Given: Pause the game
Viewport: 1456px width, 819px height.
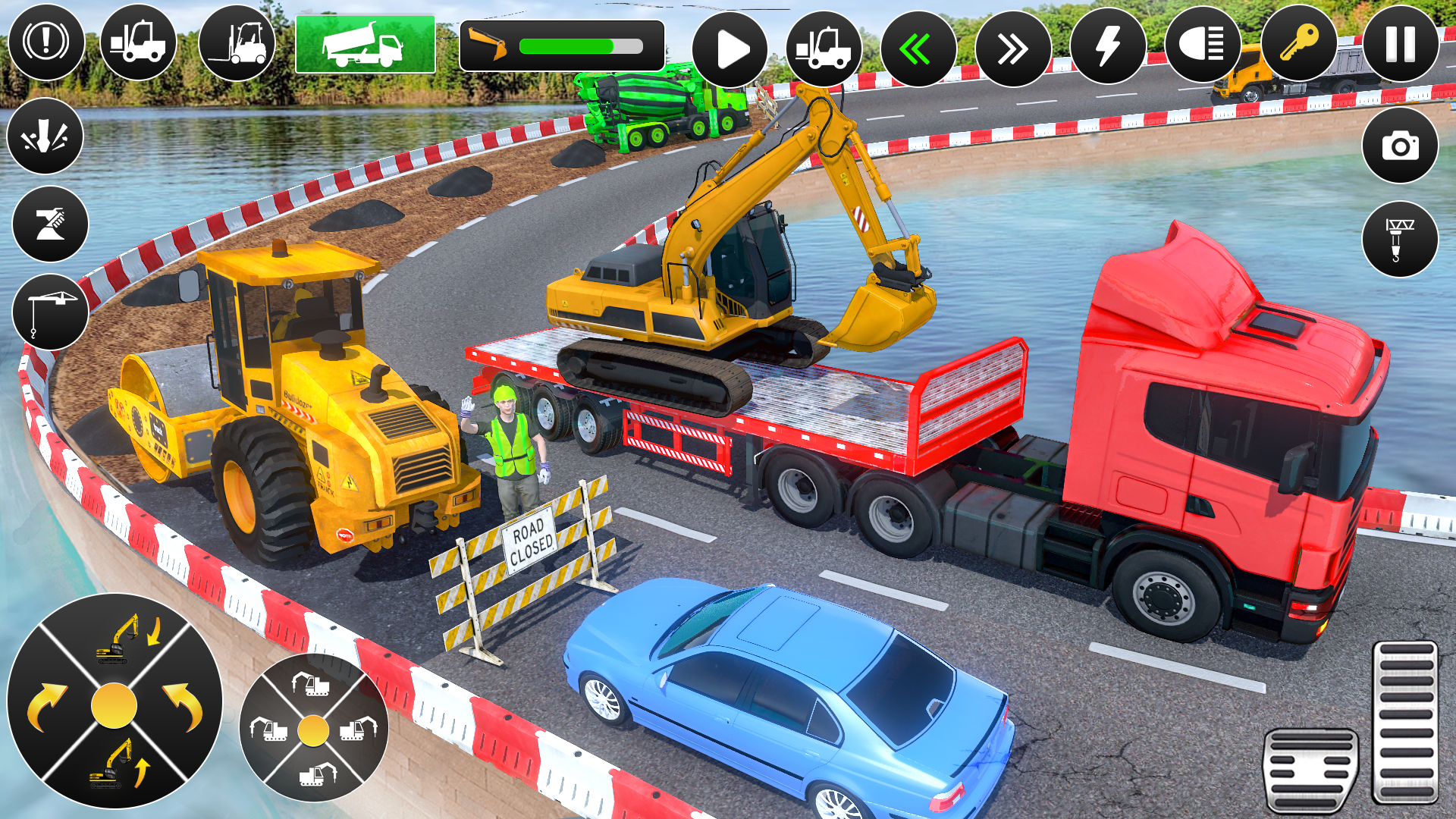Looking at the screenshot, I should [x=1401, y=44].
